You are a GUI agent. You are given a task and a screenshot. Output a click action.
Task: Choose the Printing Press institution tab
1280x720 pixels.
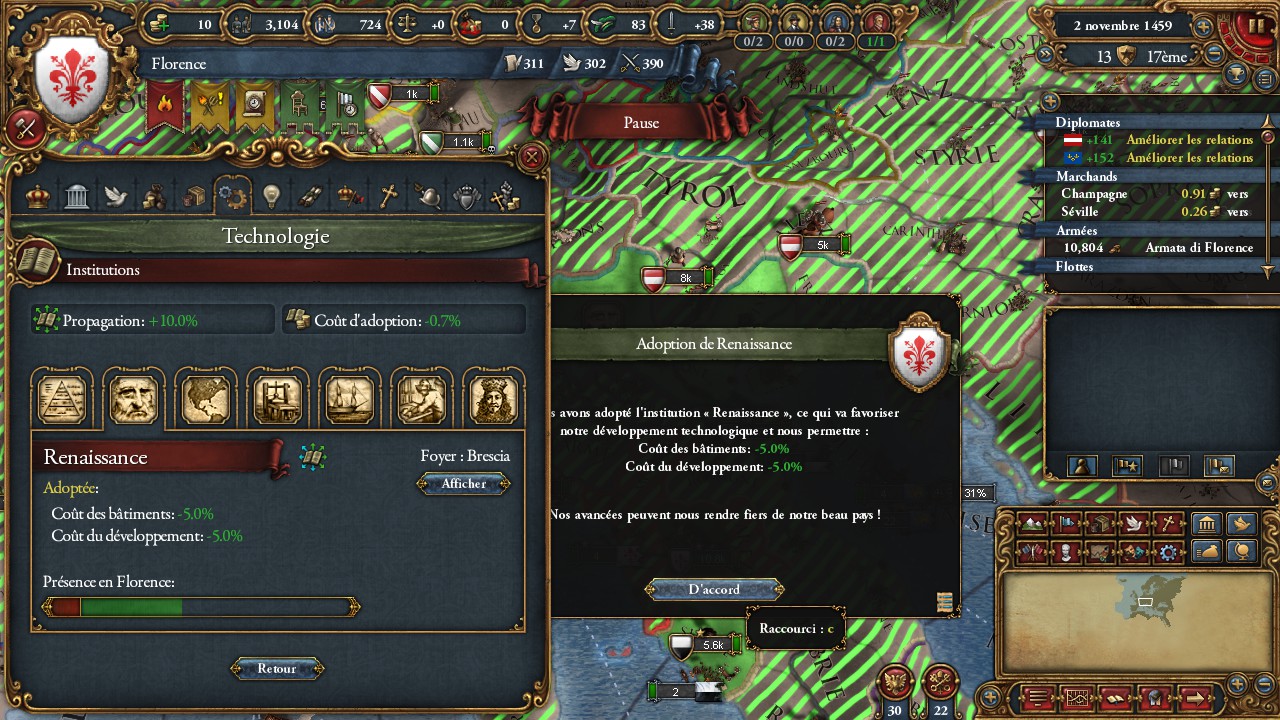pyautogui.click(x=278, y=398)
